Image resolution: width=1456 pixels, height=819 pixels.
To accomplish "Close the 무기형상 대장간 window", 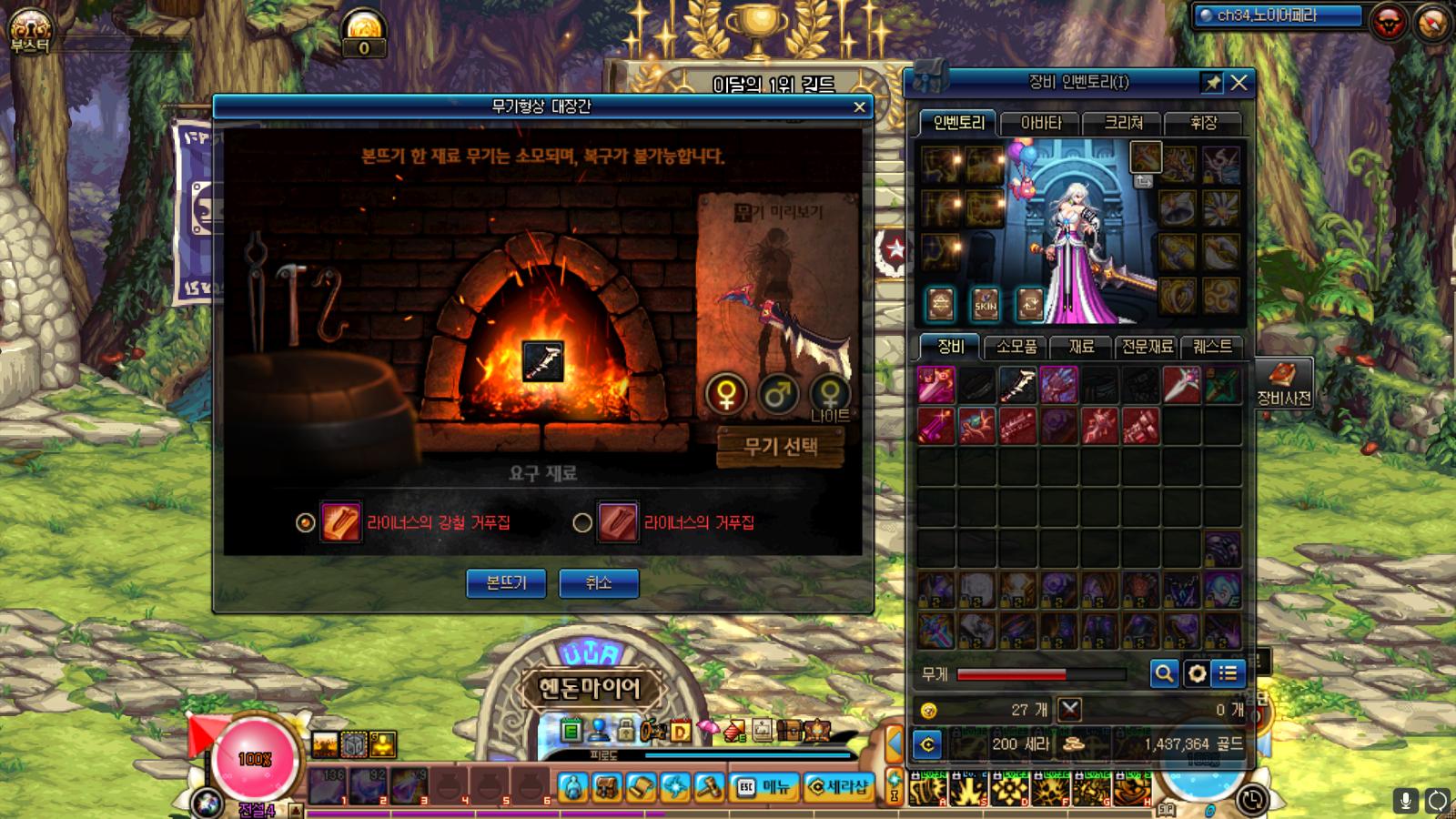I will 859,107.
